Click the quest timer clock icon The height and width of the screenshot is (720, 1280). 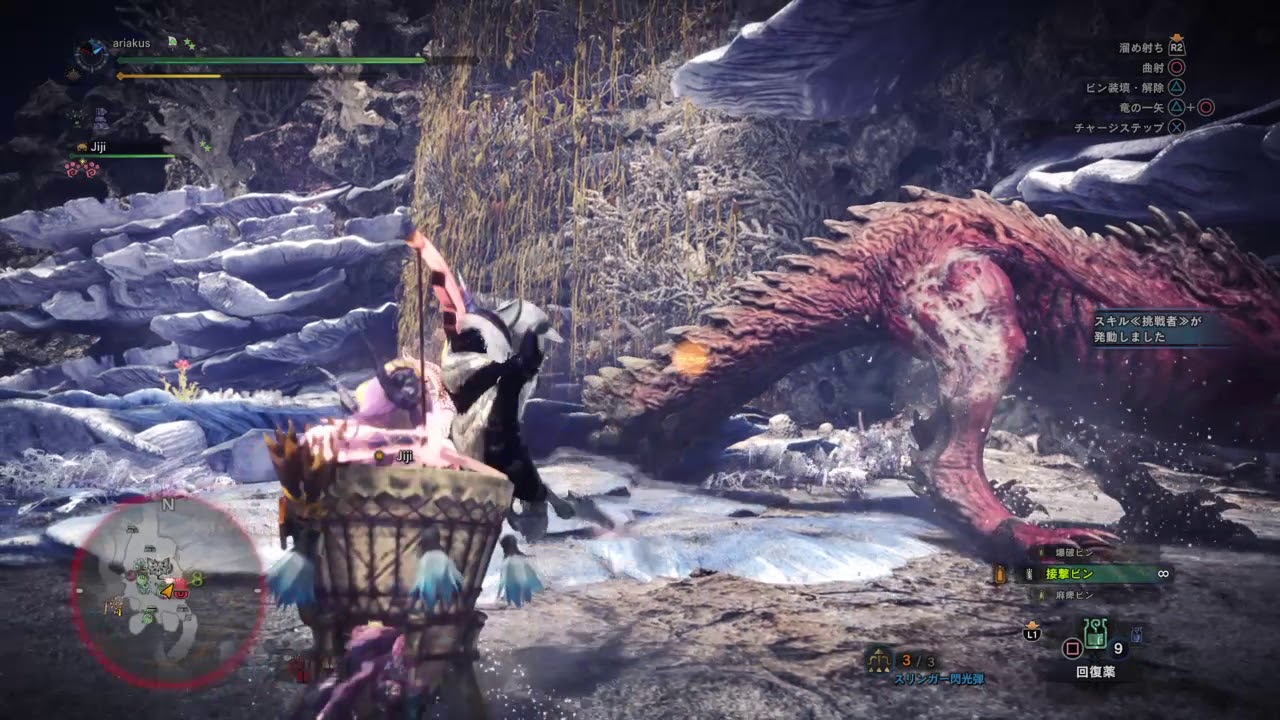[x=92, y=52]
